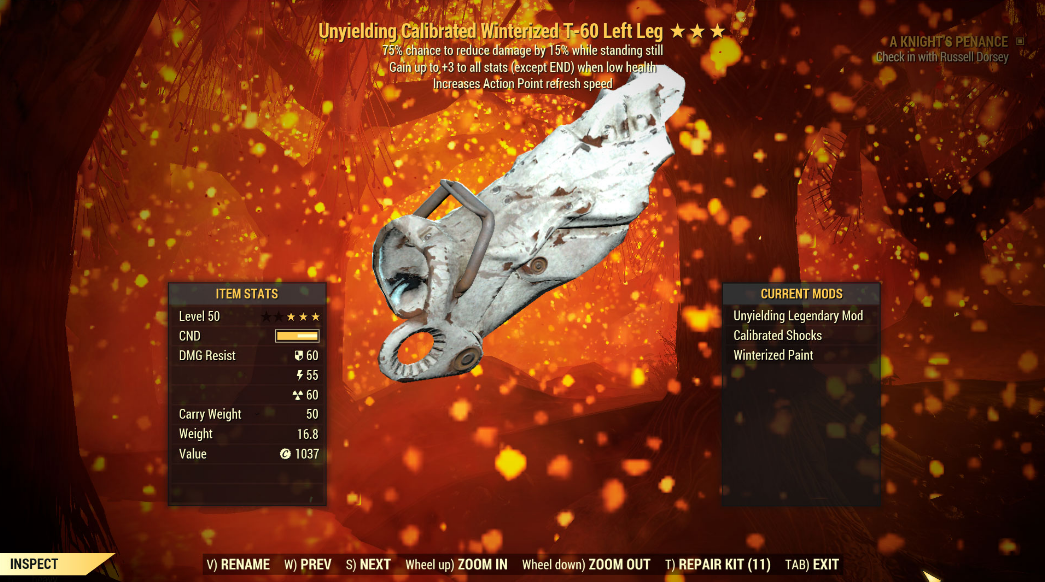Viewport: 1045px width, 582px height.
Task: Click ZOOM IN on the inspected armor
Action: (x=456, y=564)
